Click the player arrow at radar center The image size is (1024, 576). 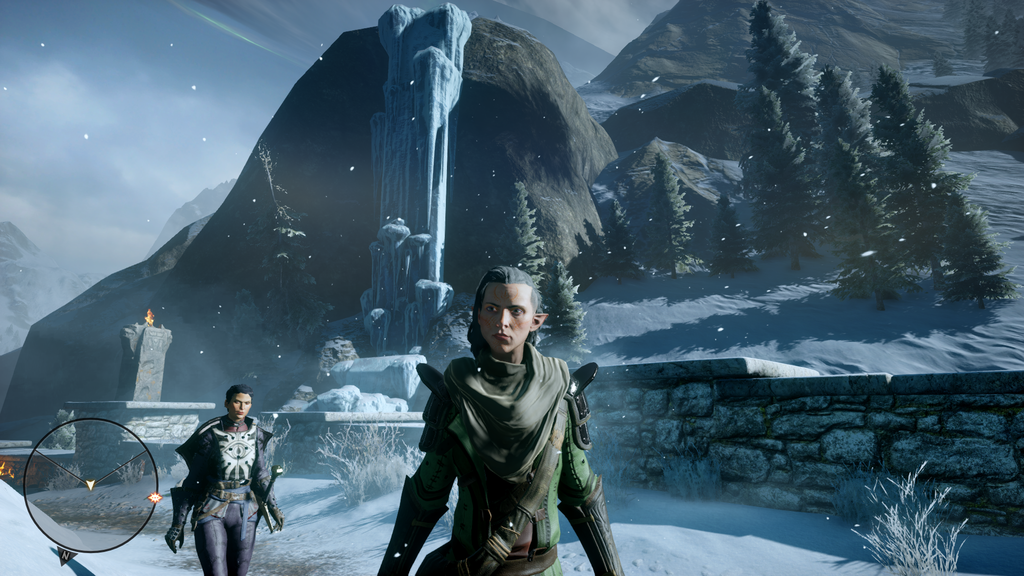[90, 485]
